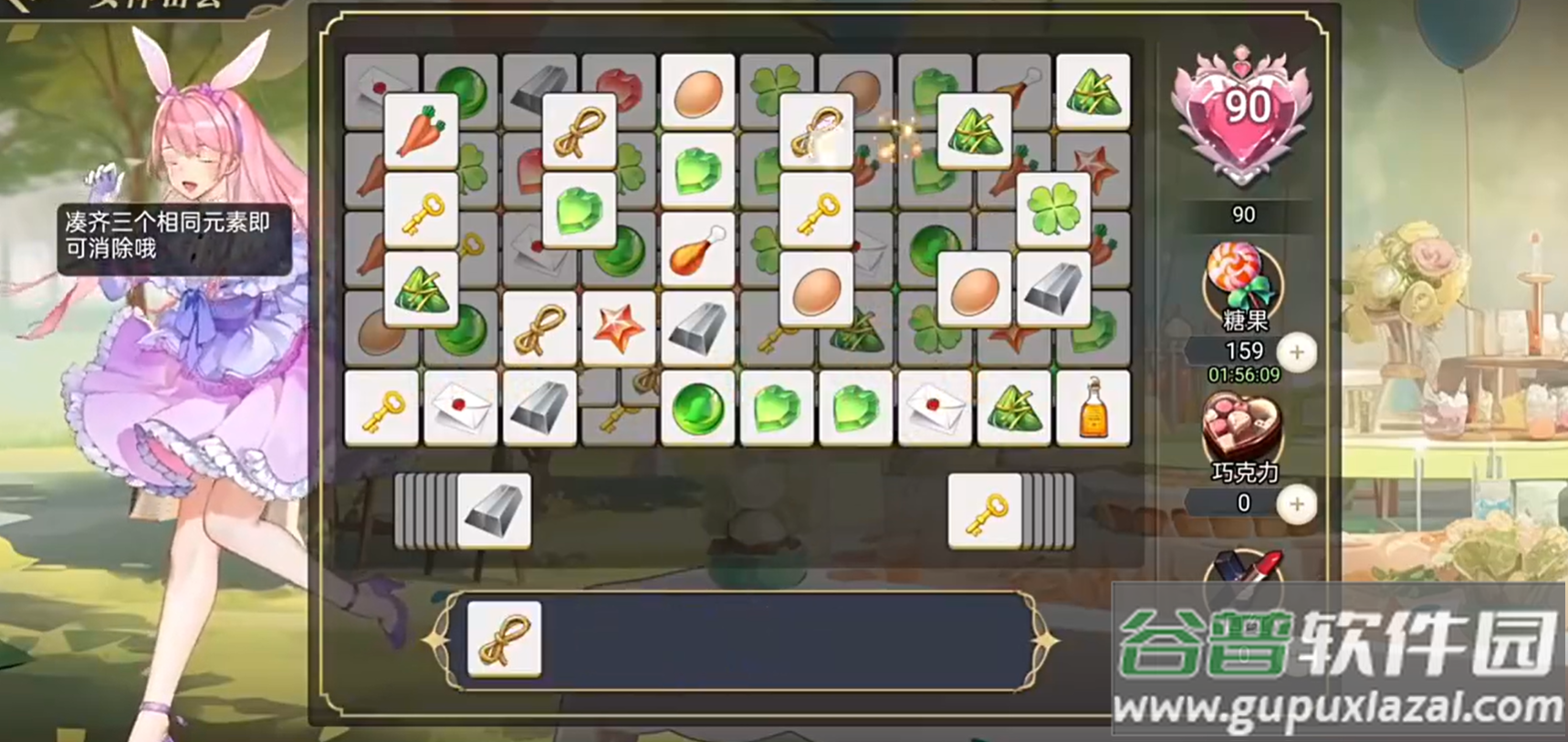
Task: Open the heart-shaped chocolate box icon
Action: 1241,427
